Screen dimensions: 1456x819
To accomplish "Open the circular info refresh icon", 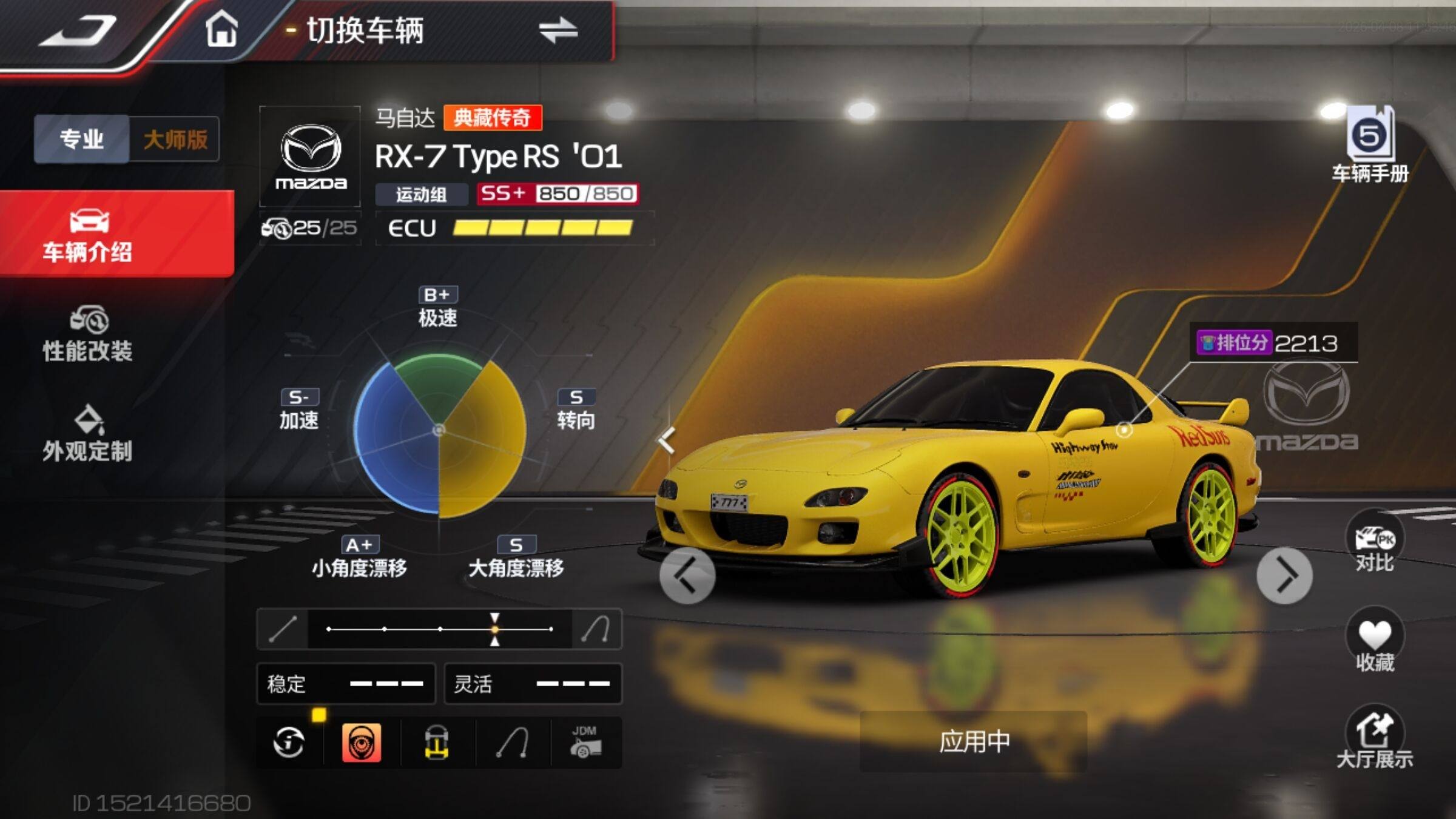I will (x=289, y=742).
